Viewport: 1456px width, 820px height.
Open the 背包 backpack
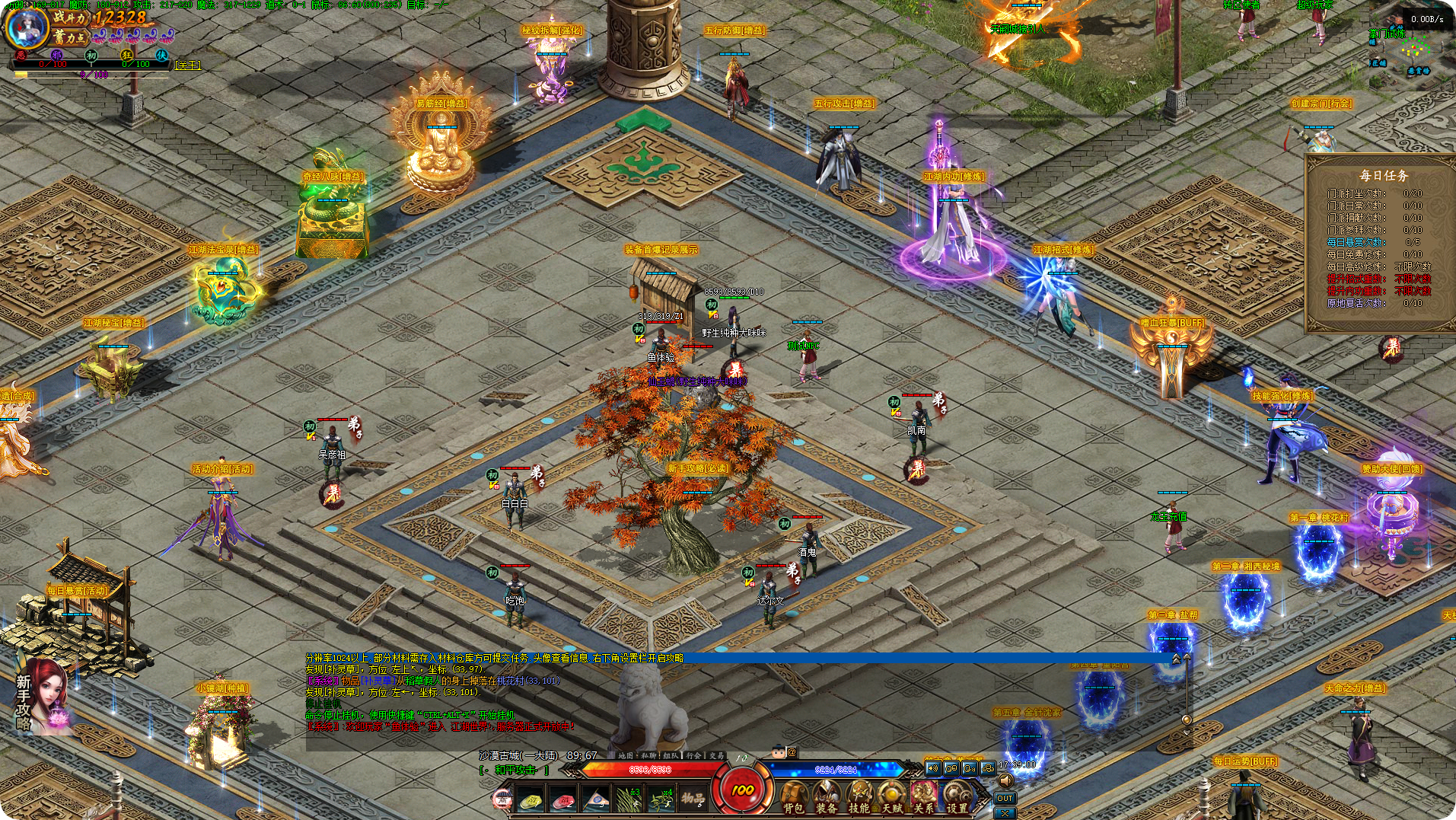coord(793,797)
